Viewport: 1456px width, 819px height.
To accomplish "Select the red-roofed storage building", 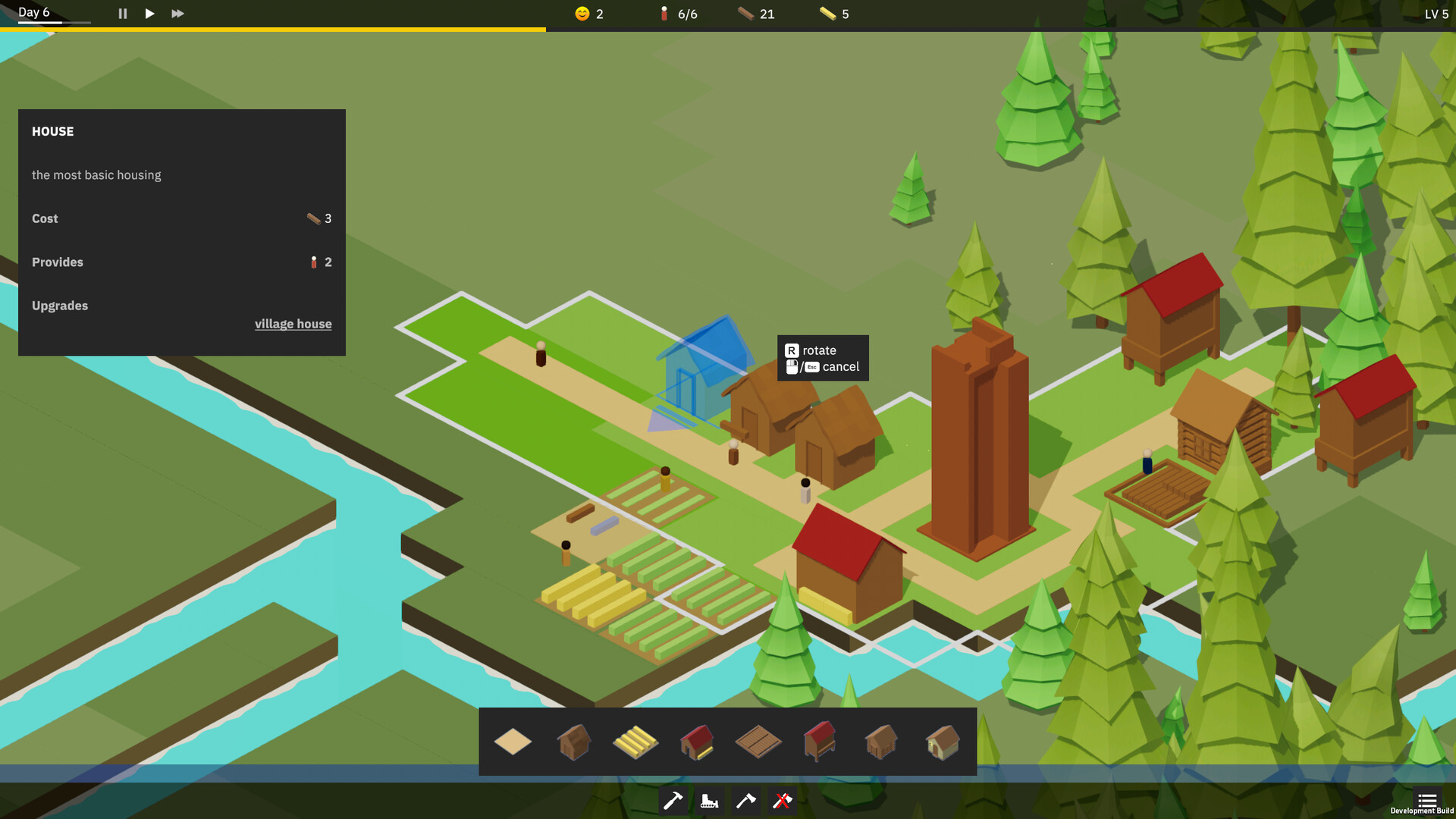I will pyautogui.click(x=696, y=742).
